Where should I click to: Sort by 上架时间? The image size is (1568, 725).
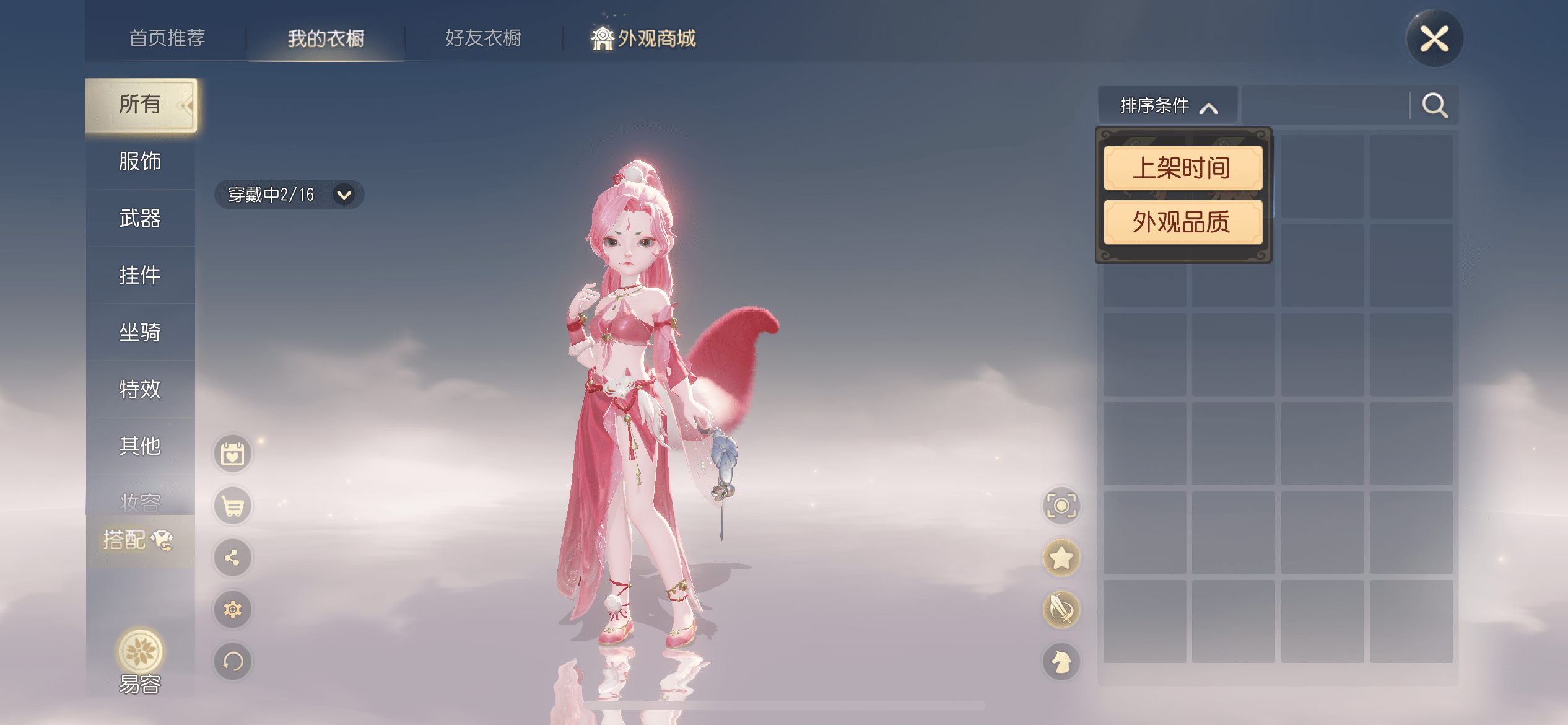tap(1182, 168)
